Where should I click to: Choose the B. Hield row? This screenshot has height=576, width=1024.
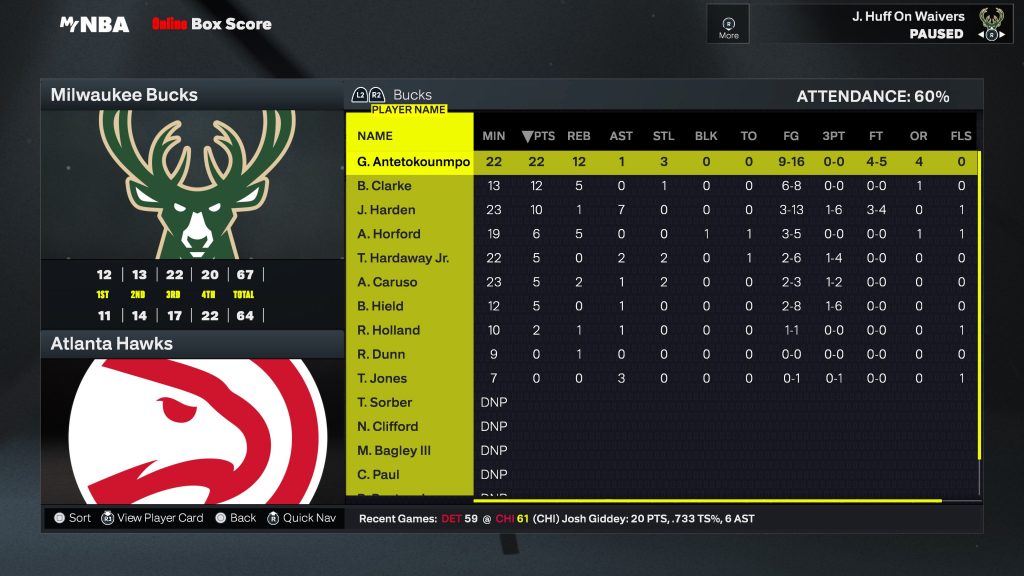380,306
